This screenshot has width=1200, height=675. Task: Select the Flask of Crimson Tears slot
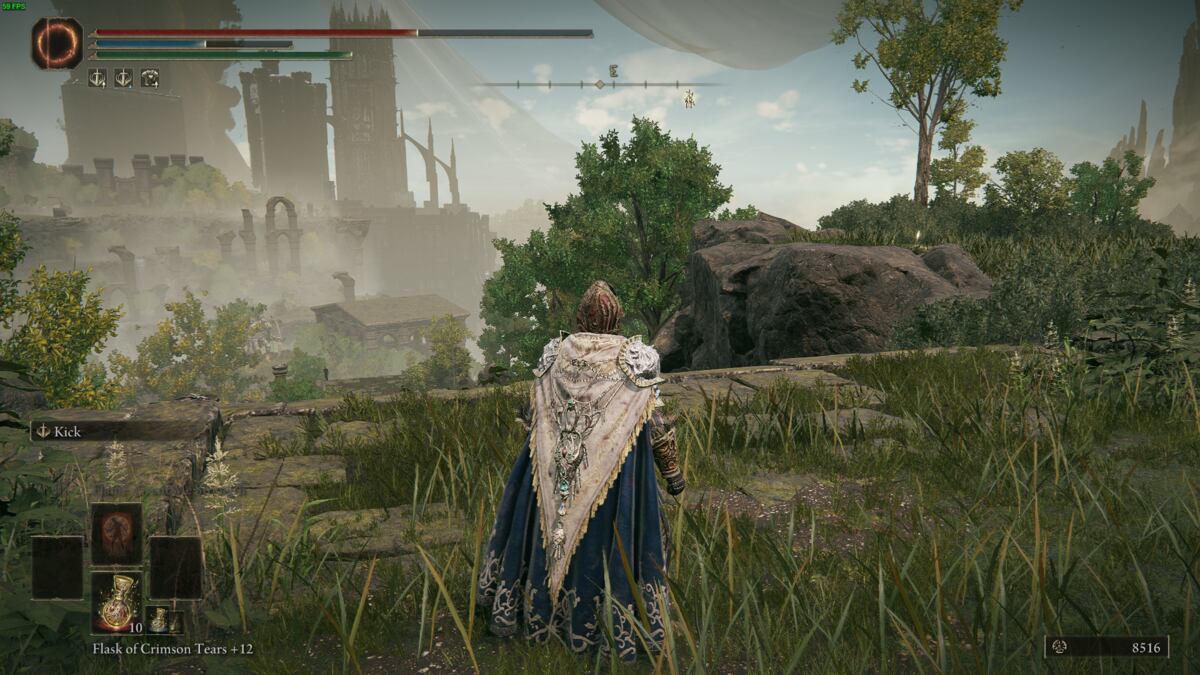click(116, 602)
